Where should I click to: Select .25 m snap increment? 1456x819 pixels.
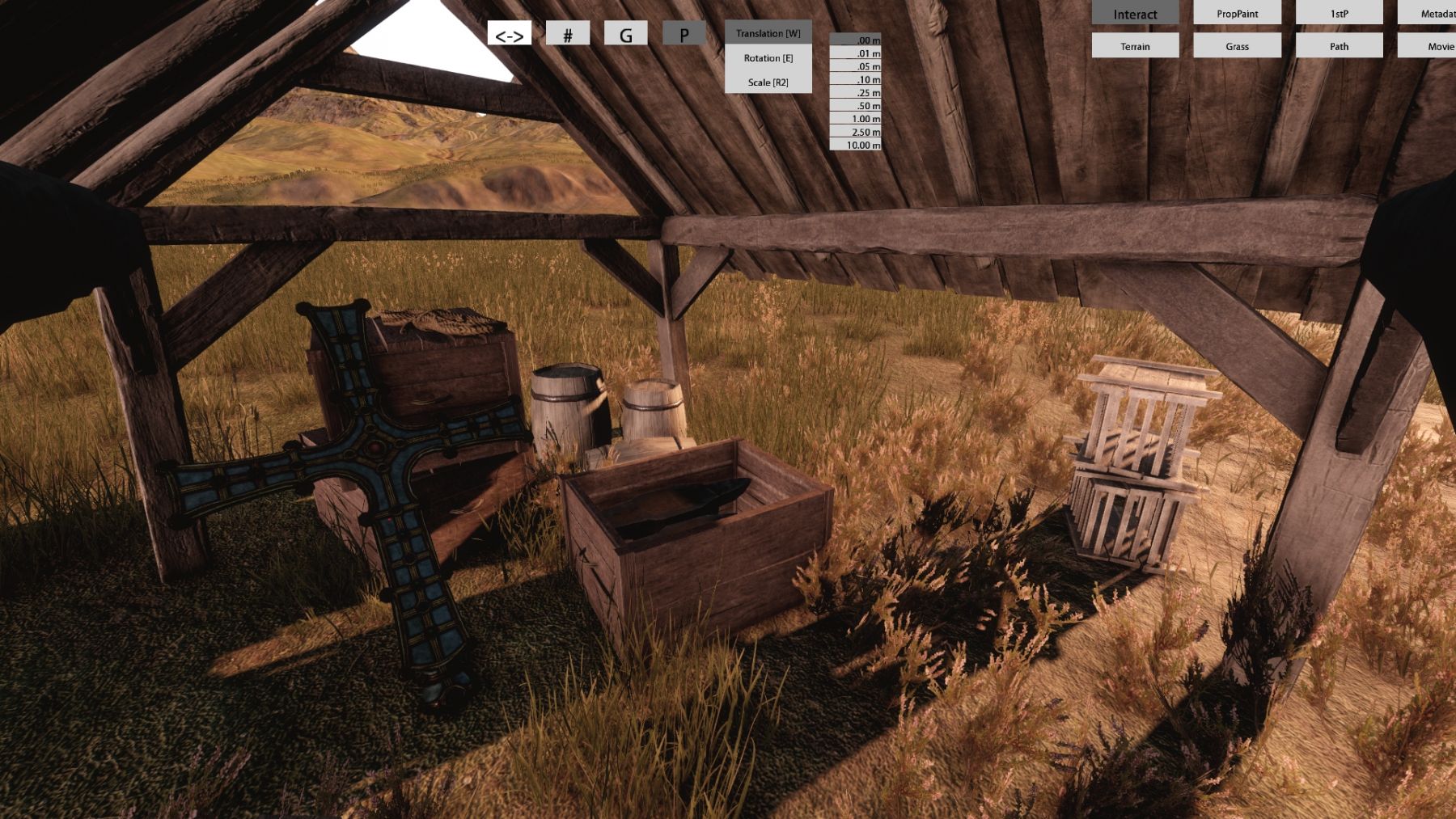[856, 93]
